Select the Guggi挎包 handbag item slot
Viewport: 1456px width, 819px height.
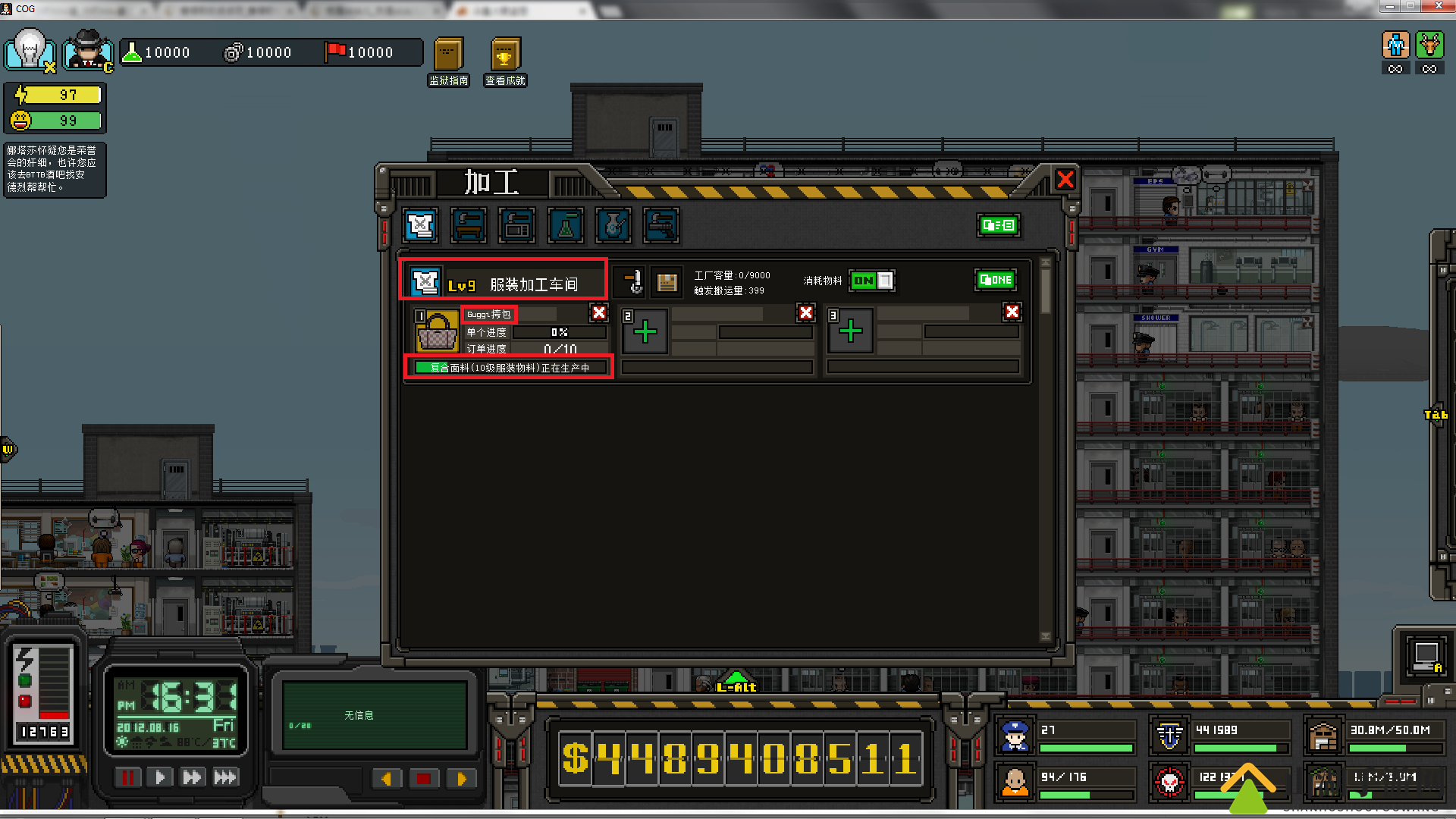438,331
